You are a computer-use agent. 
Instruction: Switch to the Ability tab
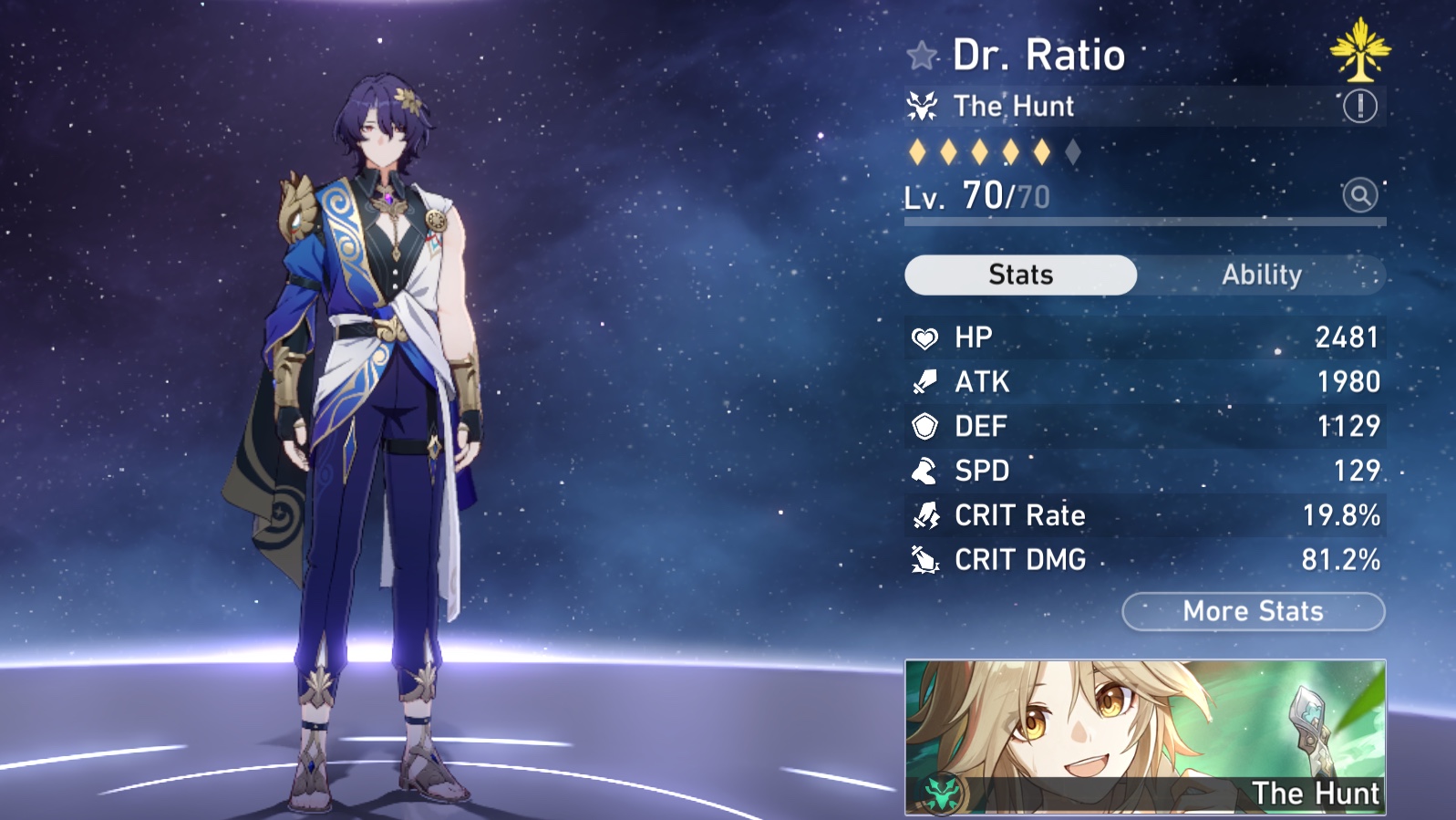pos(1263,275)
